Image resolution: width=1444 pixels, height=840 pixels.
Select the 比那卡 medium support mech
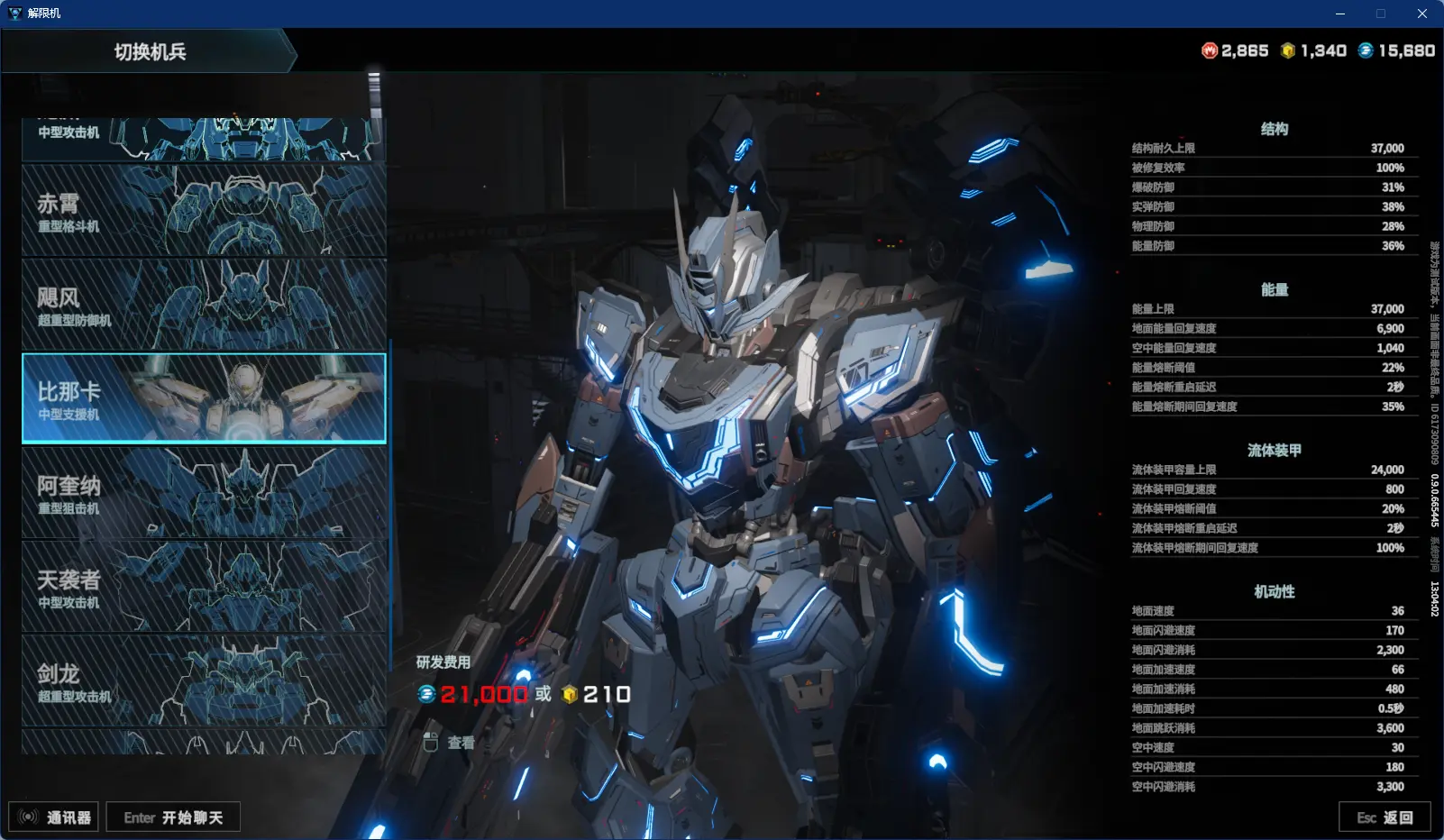(x=204, y=398)
